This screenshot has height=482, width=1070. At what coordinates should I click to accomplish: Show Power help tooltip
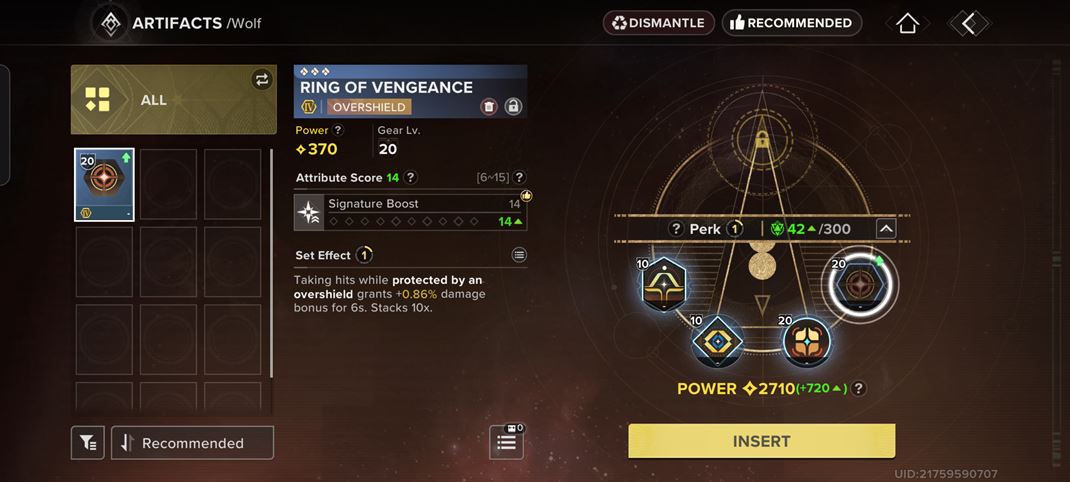pos(338,130)
